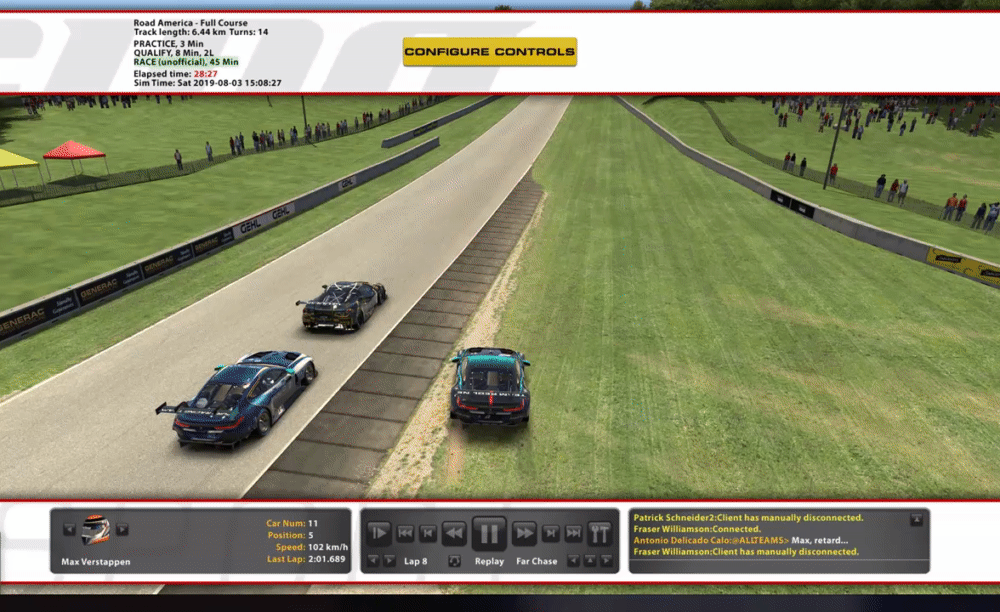The width and height of the screenshot is (1000, 612).
Task: Fast-forward the replay
Action: point(524,533)
